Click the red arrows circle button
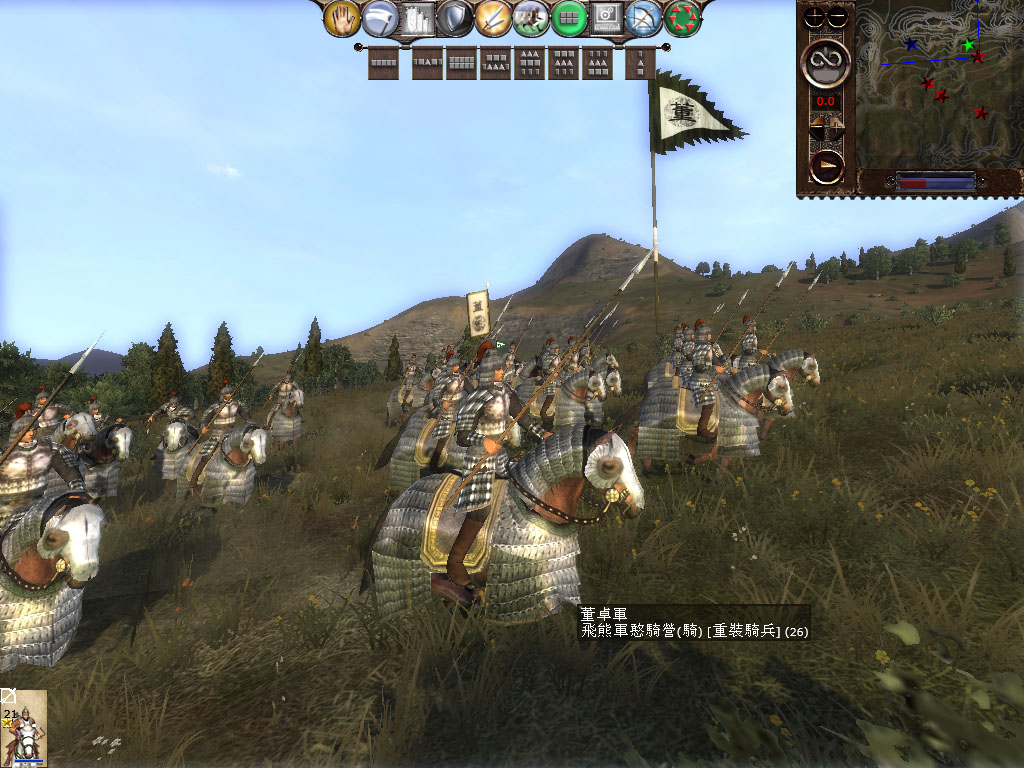 pyautogui.click(x=683, y=18)
